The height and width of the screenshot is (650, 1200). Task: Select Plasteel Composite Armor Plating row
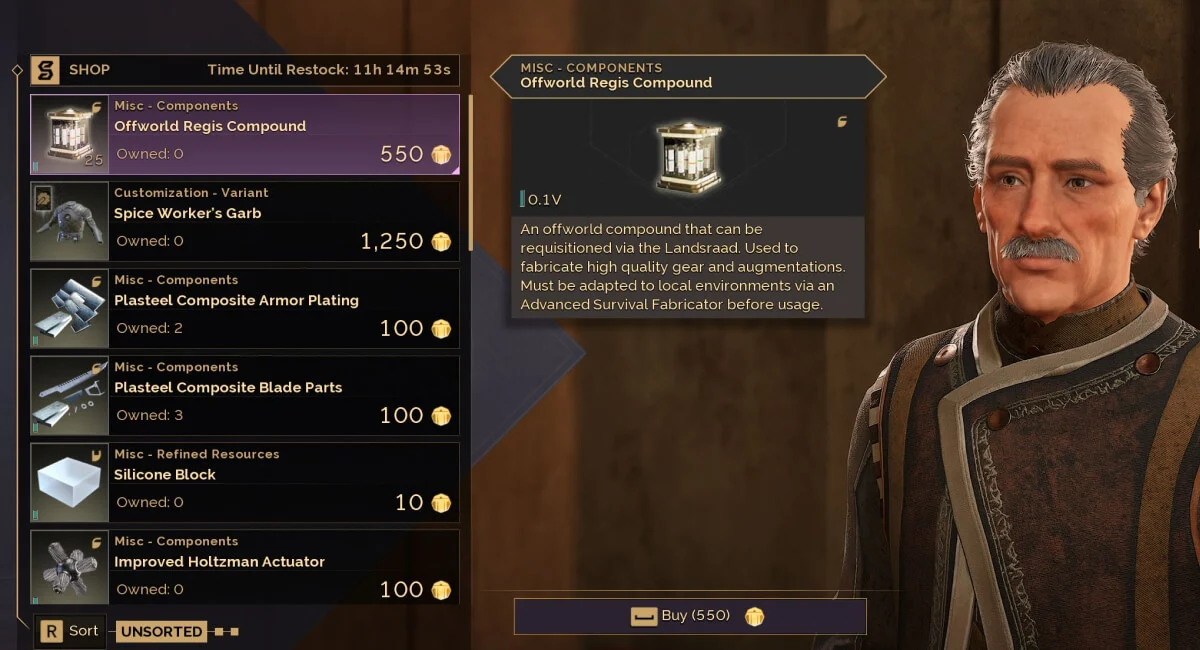(x=245, y=309)
